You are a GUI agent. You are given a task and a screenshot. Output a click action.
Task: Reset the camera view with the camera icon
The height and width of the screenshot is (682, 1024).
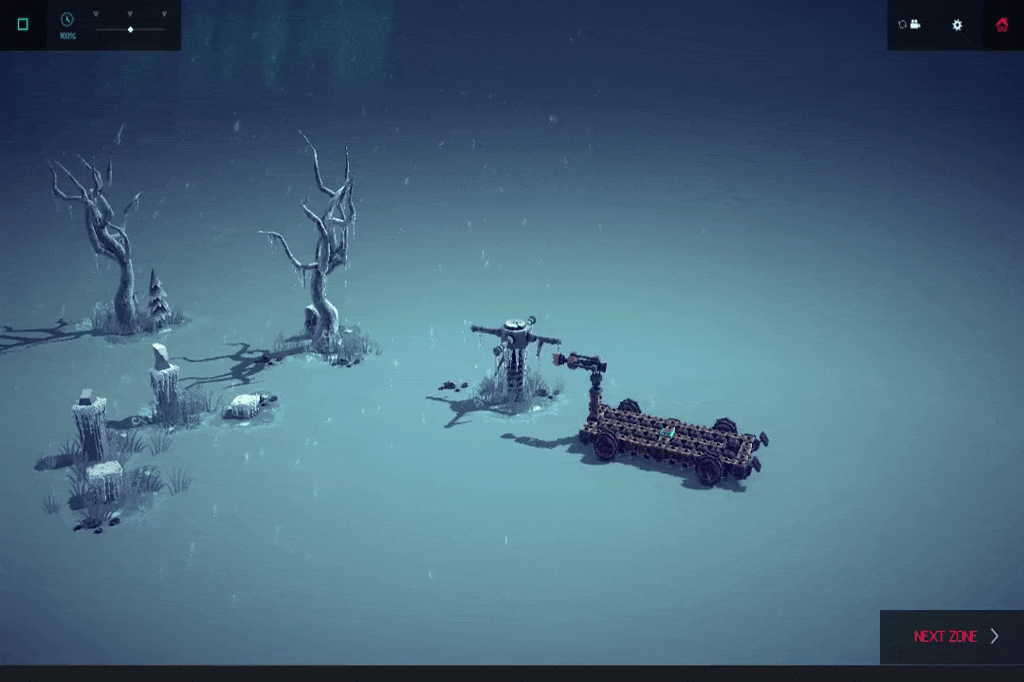[909, 25]
